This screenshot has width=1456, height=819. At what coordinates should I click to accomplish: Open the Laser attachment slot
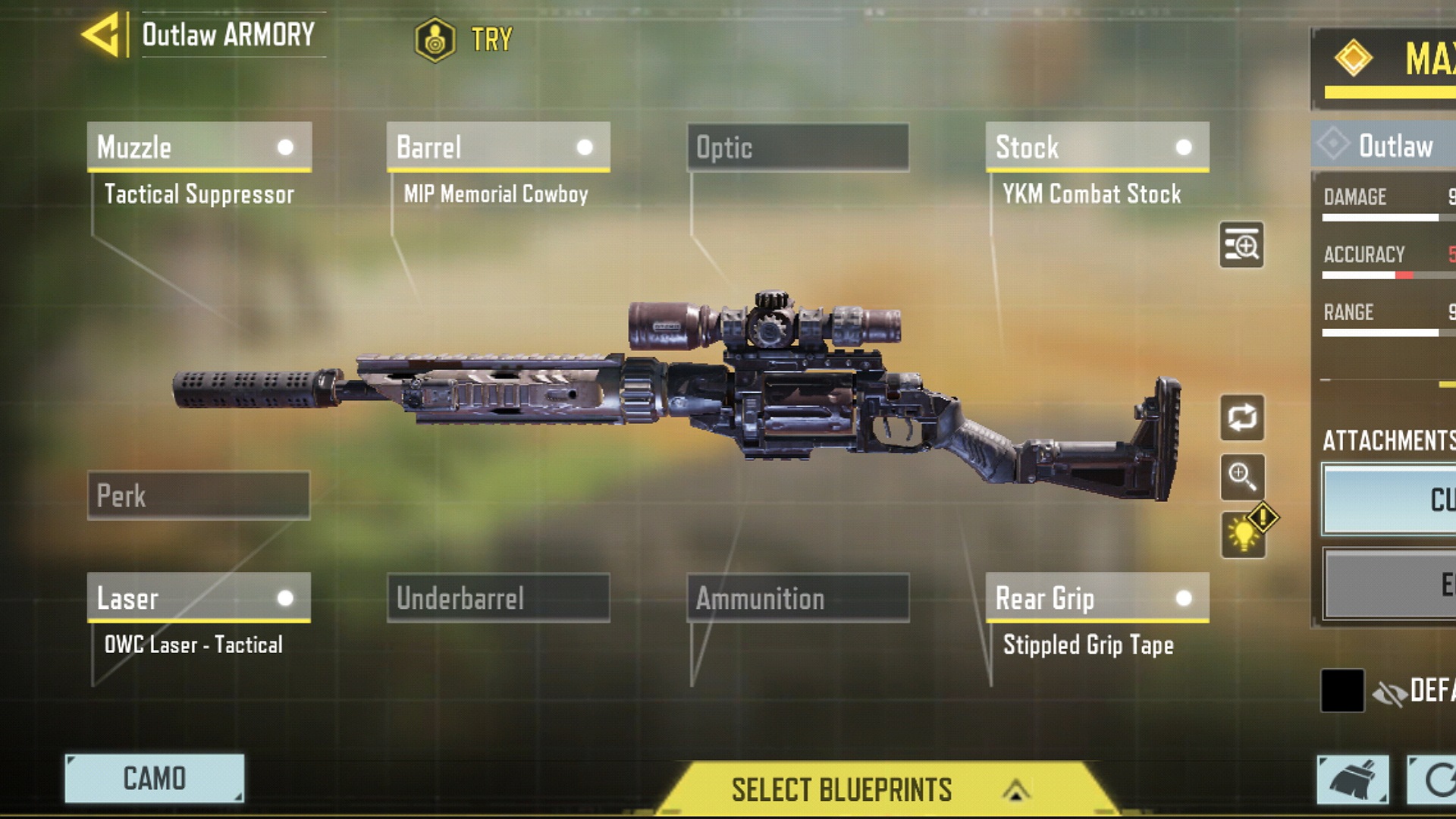(x=199, y=598)
